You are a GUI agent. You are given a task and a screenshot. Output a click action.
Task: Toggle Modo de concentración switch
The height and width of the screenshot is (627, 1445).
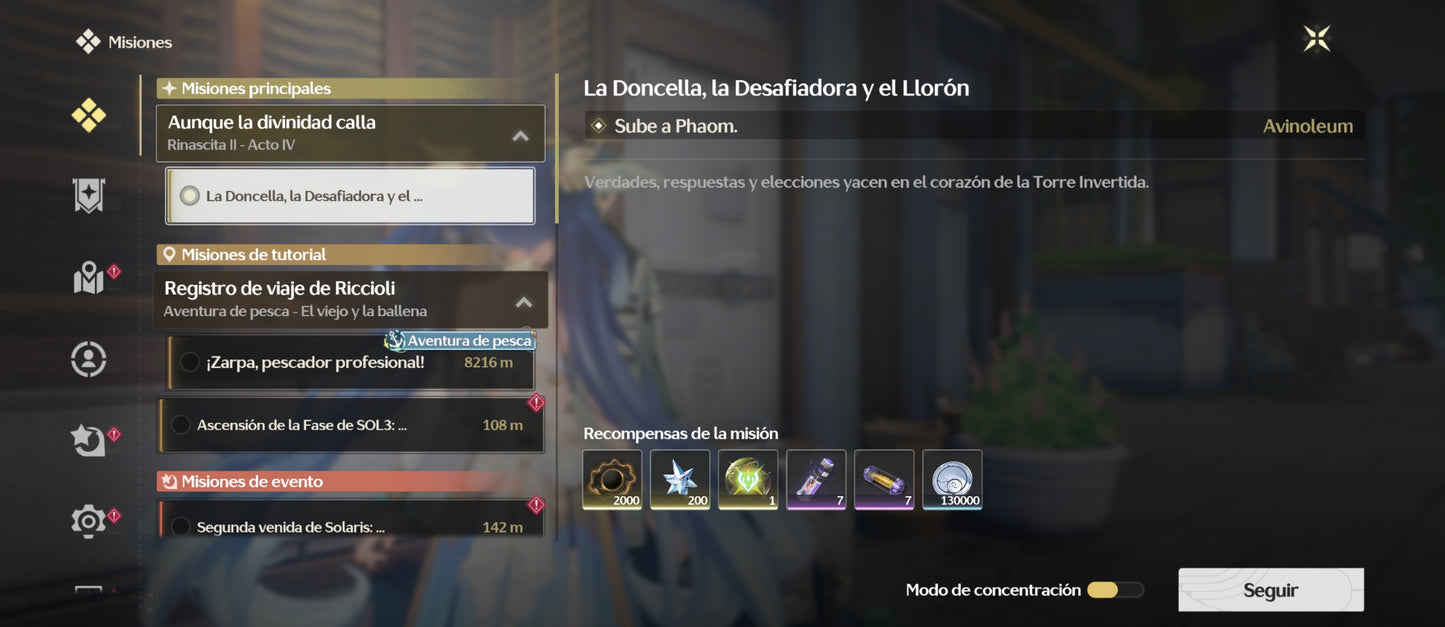[x=1115, y=590]
